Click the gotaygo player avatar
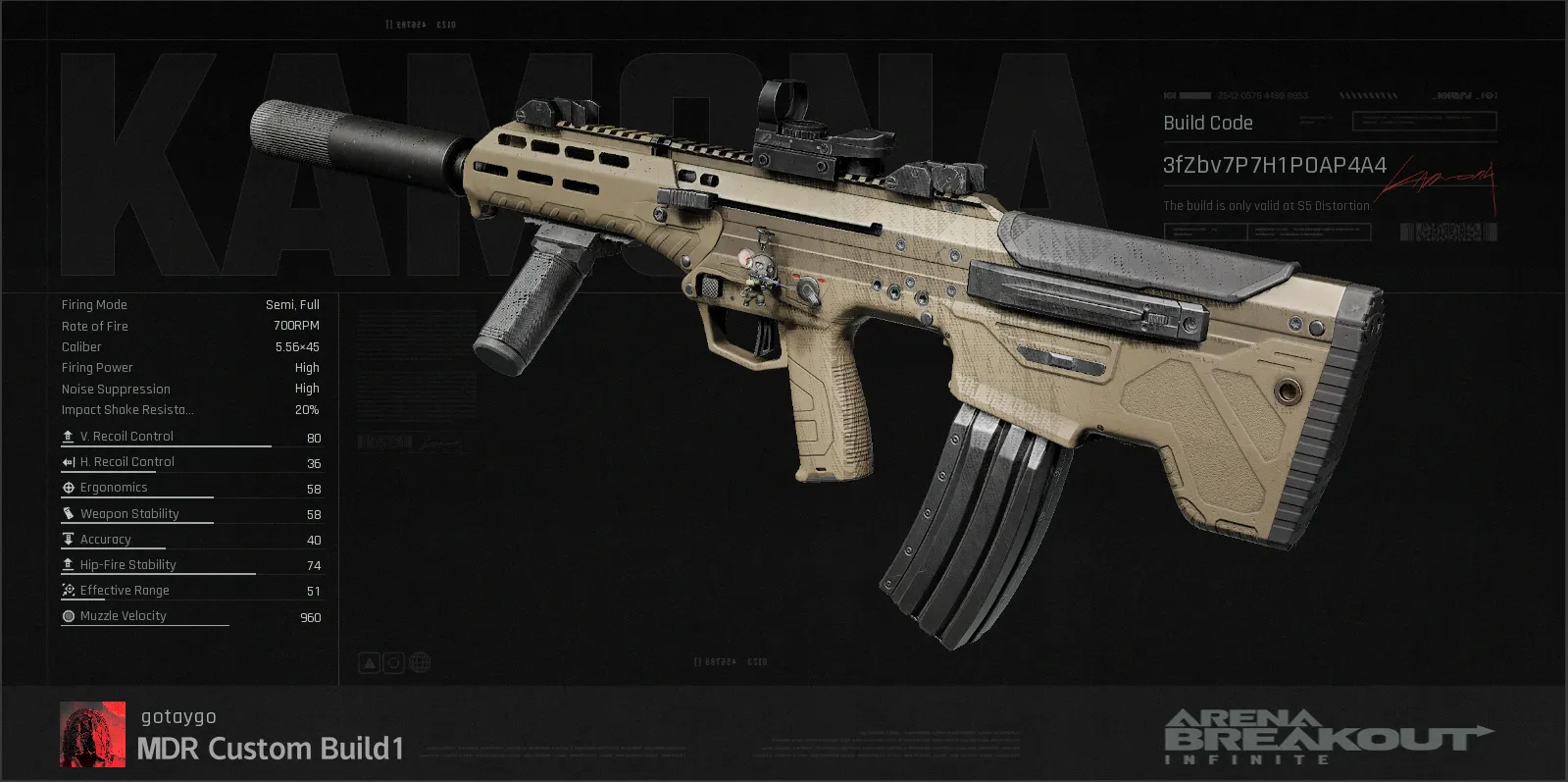 [x=92, y=734]
